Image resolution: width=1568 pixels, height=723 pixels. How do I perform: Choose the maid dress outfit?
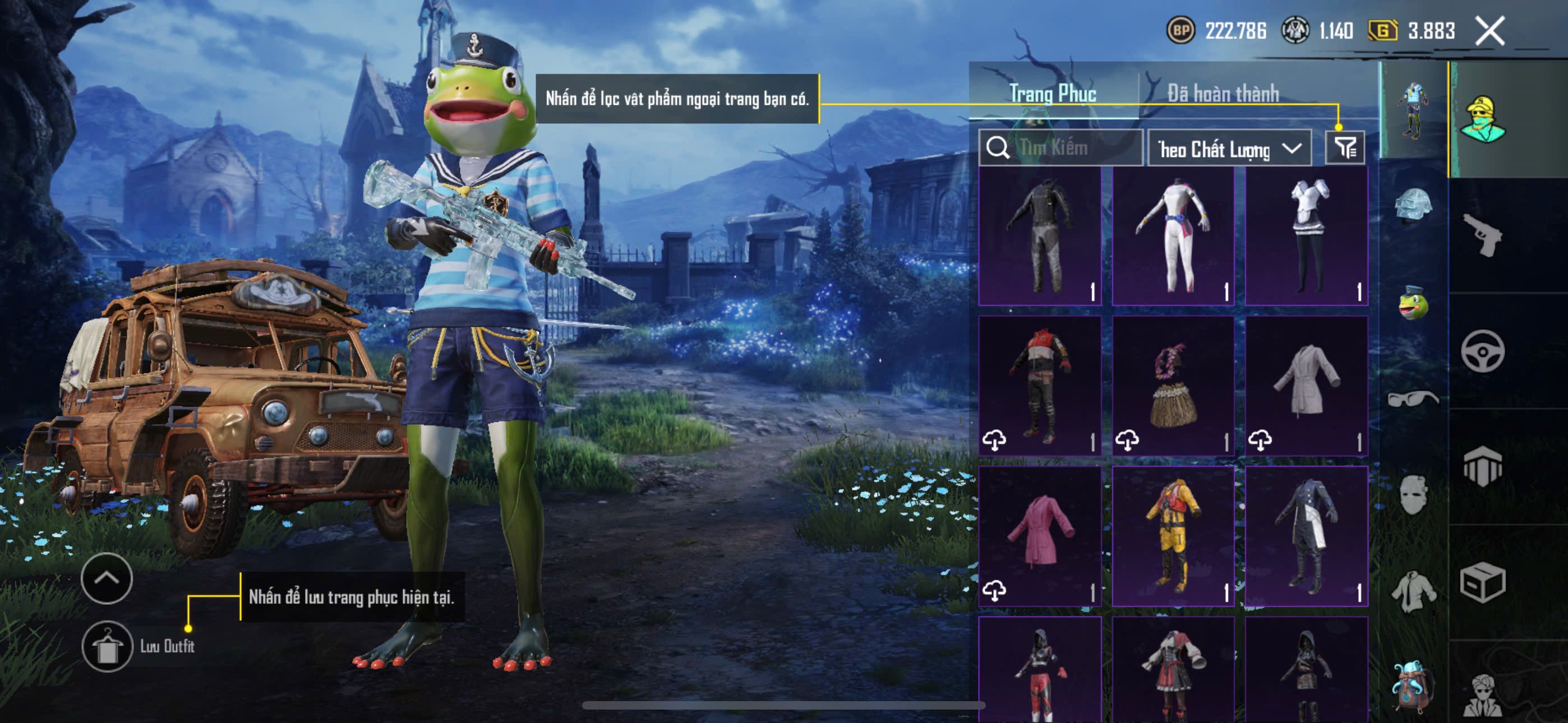[1306, 237]
